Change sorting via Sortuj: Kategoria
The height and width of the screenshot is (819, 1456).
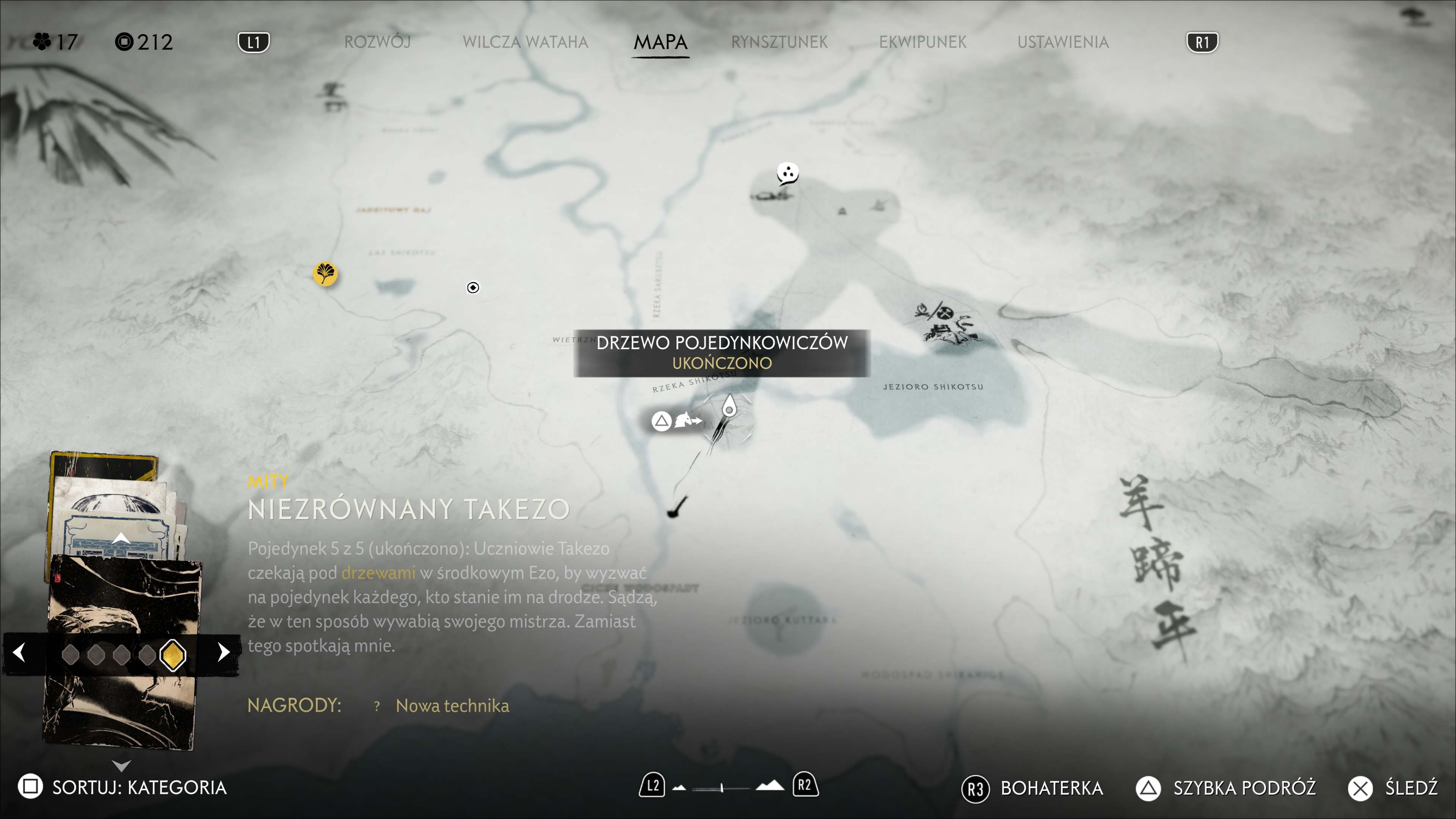coord(122,787)
